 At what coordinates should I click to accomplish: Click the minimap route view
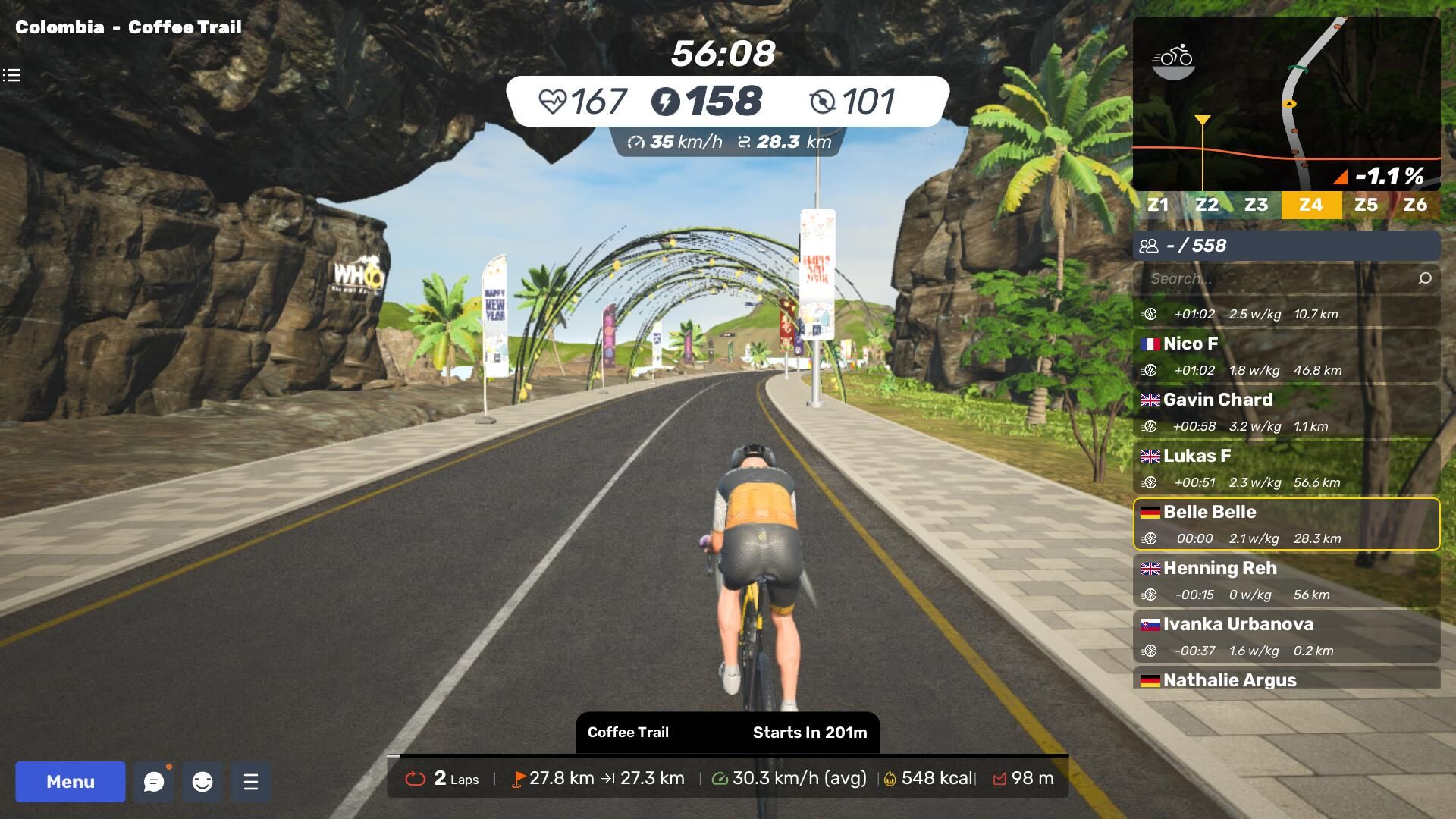tap(1286, 103)
